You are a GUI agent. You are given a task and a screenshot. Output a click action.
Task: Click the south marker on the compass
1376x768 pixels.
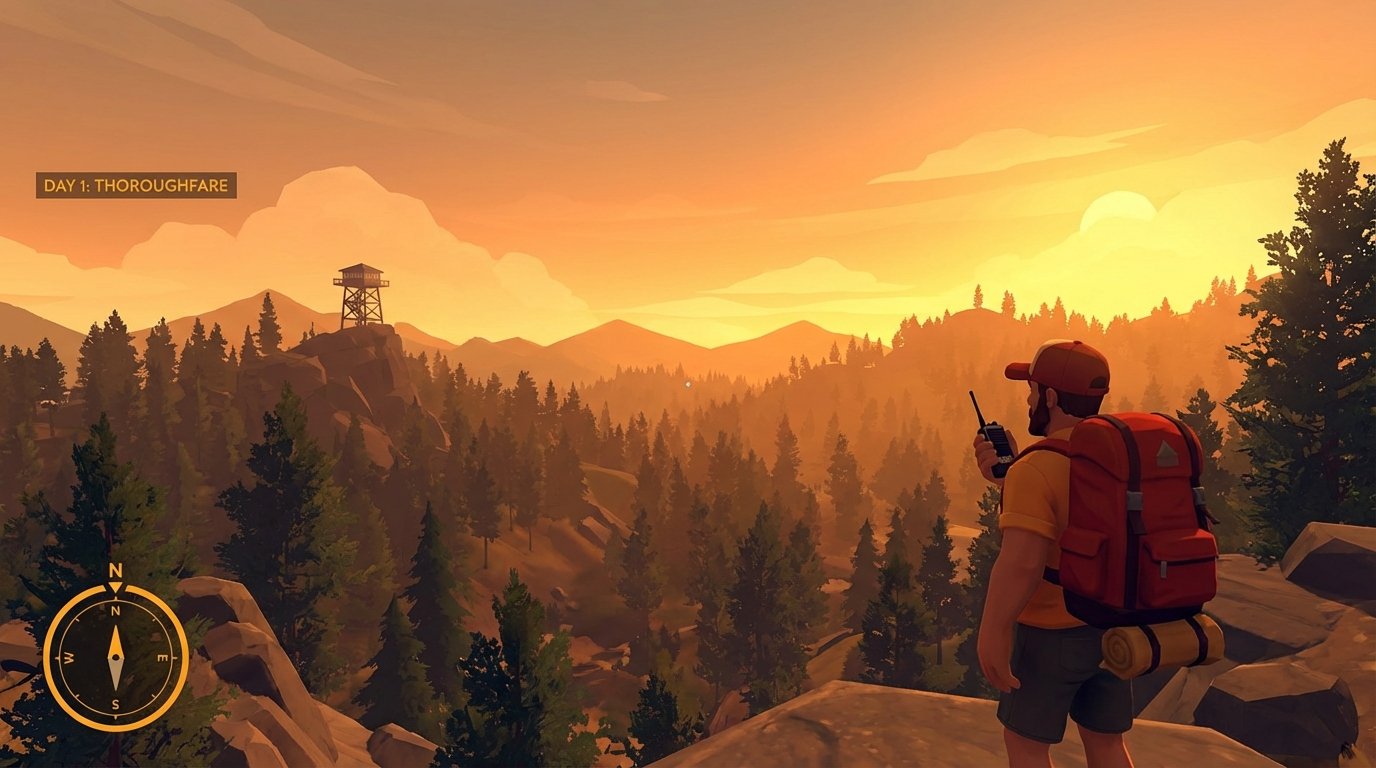click(x=116, y=702)
